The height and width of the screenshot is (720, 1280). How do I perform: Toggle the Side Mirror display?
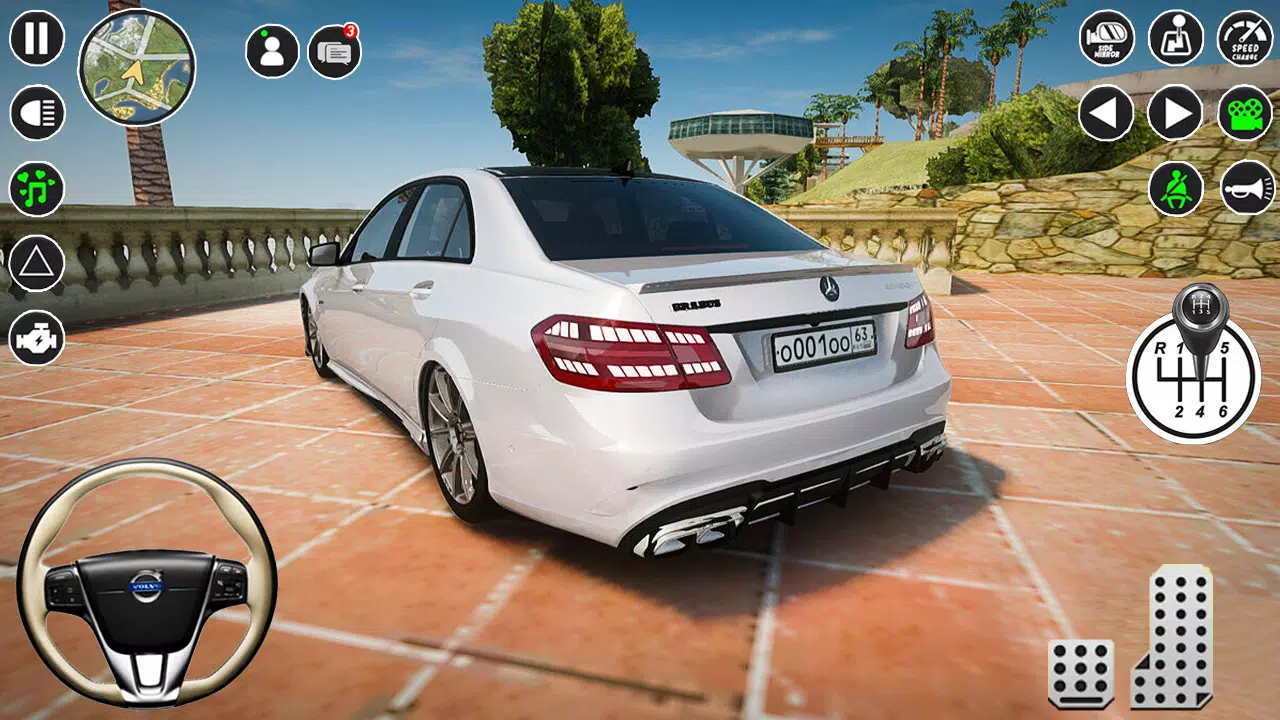tap(1106, 40)
